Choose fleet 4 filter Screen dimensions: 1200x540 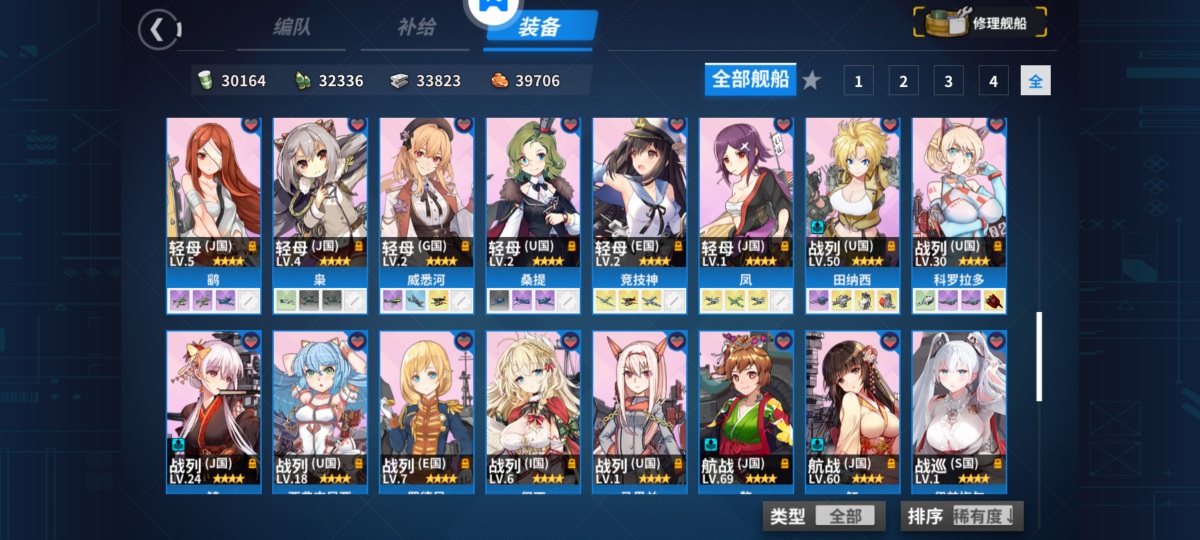993,81
